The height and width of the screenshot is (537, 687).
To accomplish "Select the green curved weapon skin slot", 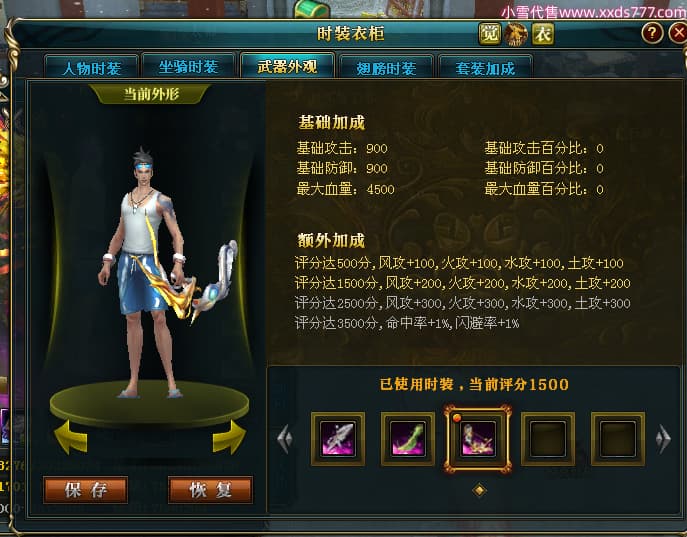I will pyautogui.click(x=408, y=439).
